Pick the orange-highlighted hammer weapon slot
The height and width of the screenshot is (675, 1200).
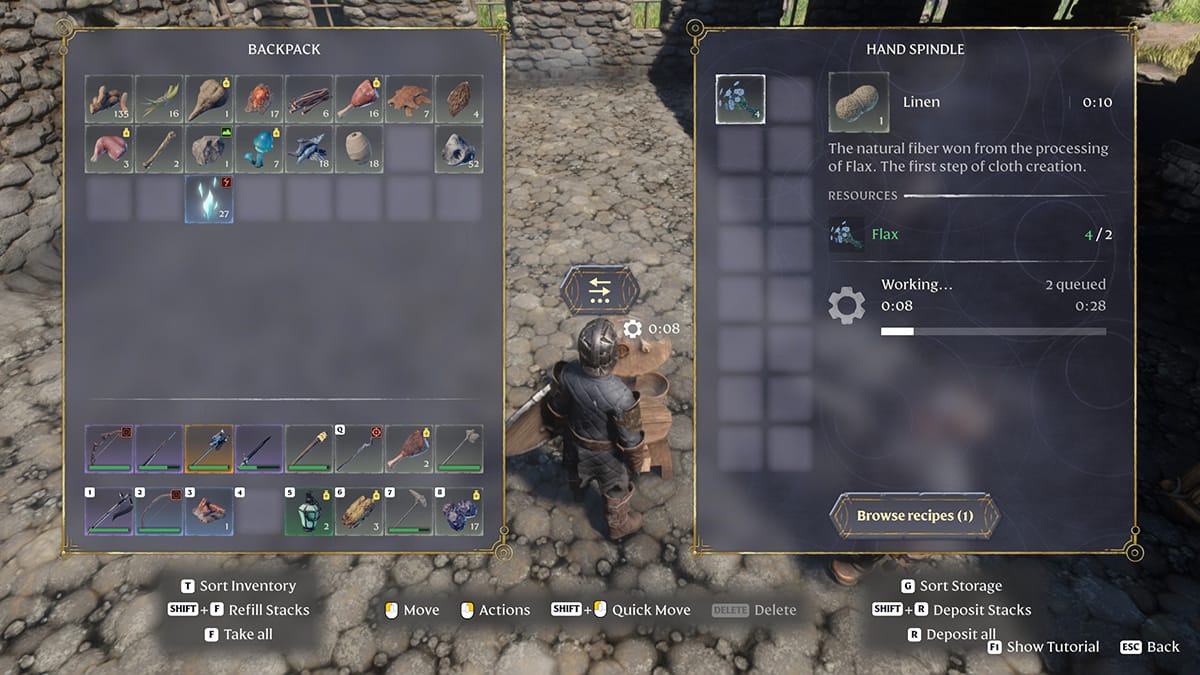[x=210, y=449]
